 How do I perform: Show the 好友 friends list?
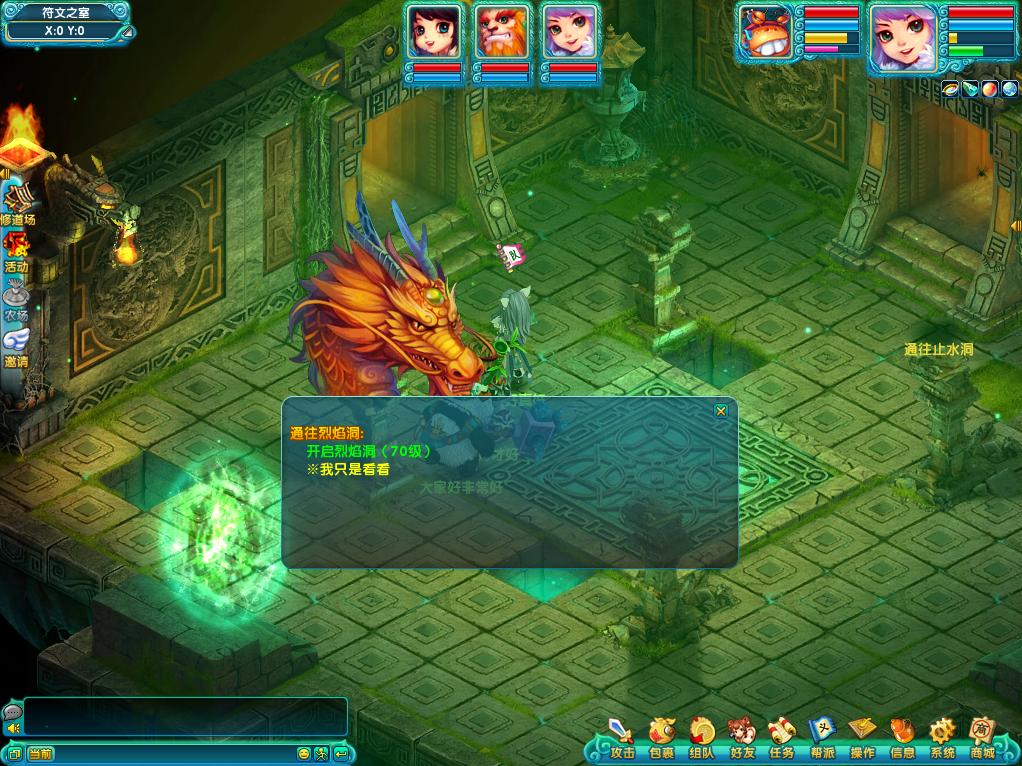click(742, 738)
